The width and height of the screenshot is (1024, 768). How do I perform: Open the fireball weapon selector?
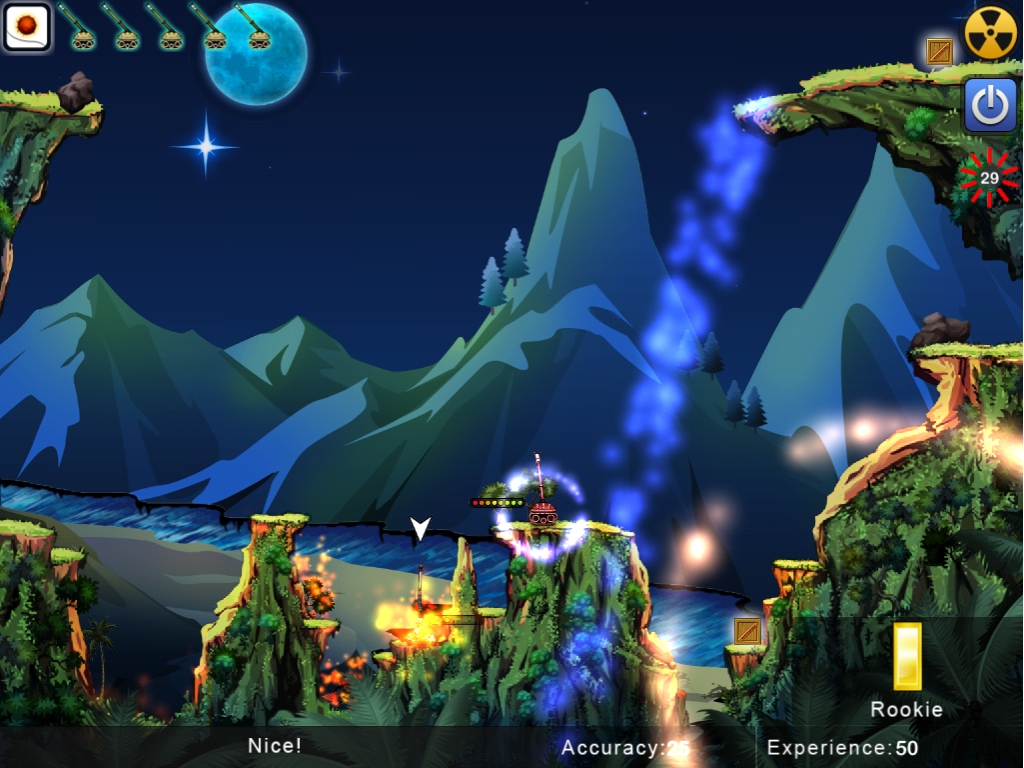(x=26, y=26)
